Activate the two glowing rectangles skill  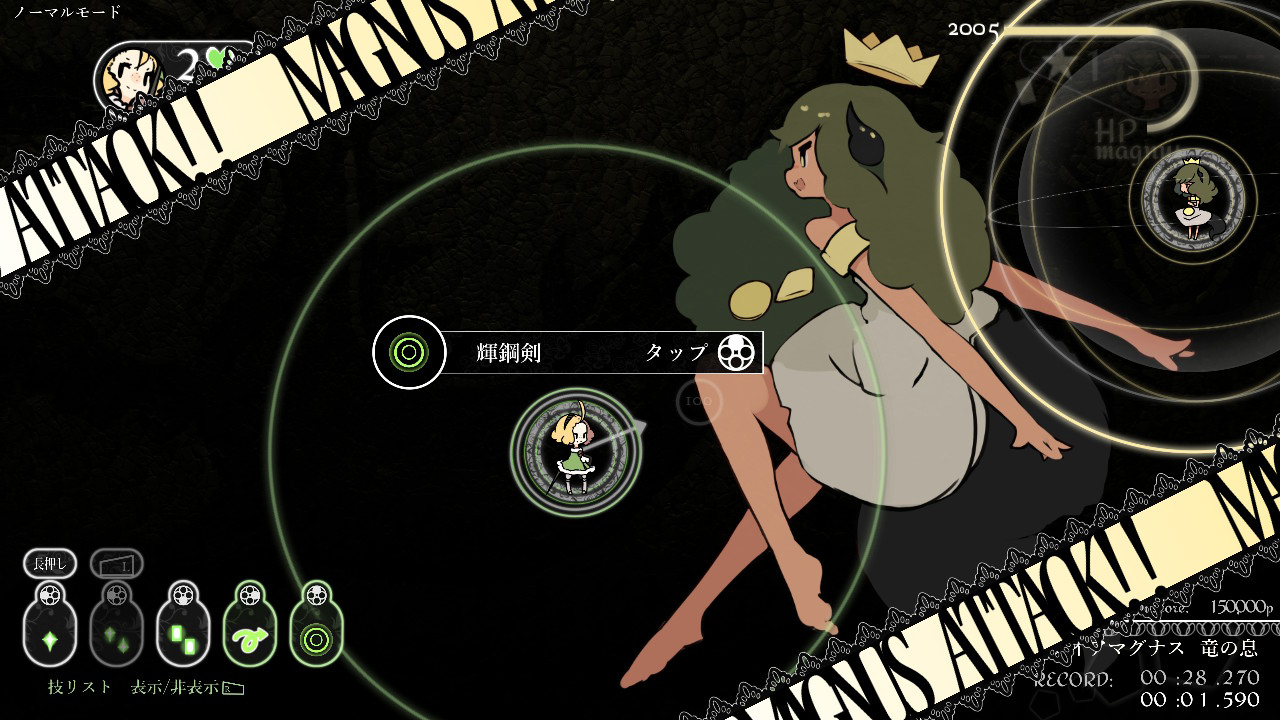pyautogui.click(x=183, y=637)
